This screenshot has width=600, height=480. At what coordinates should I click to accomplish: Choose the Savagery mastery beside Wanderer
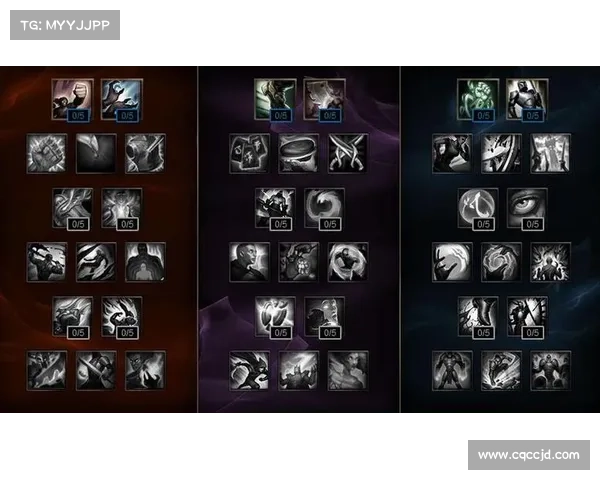(323, 99)
